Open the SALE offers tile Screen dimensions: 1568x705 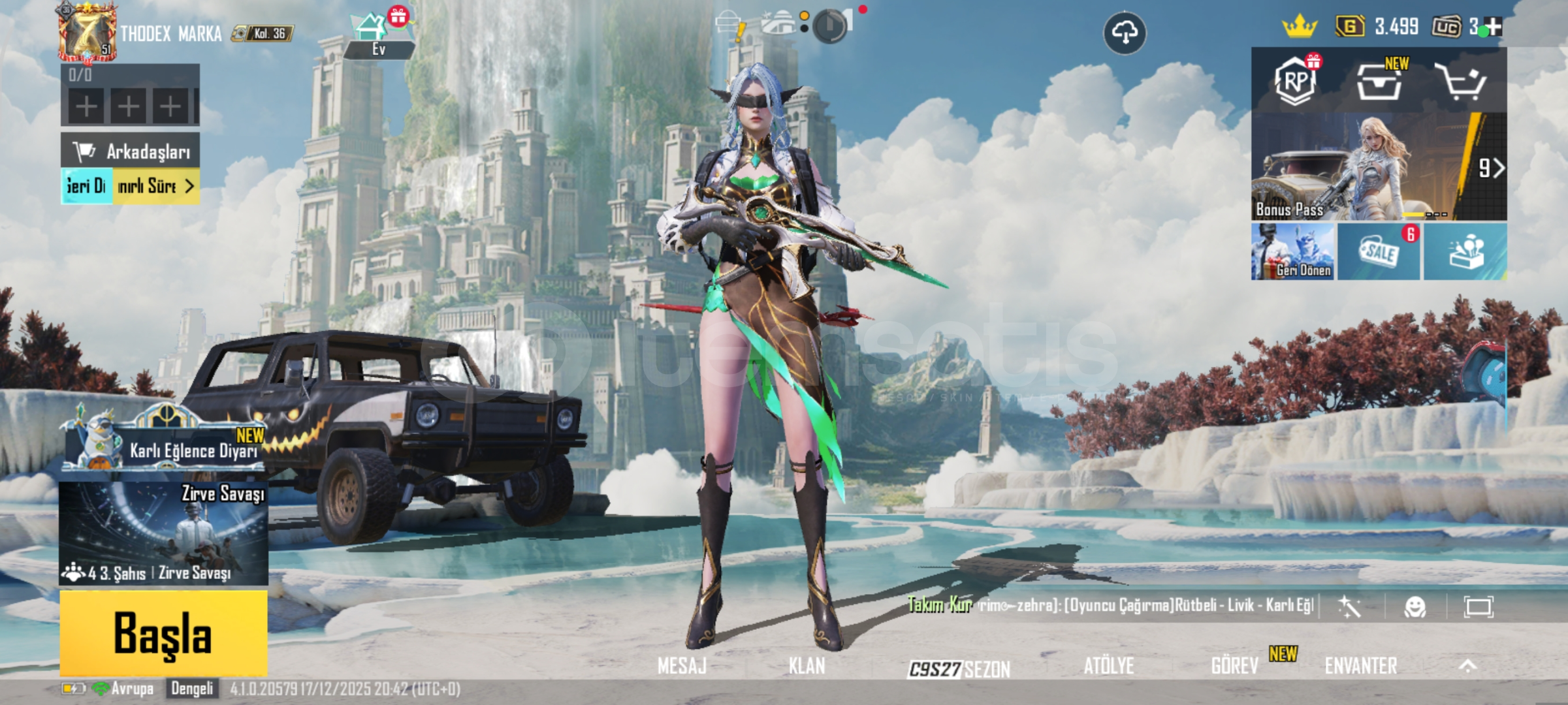[1379, 252]
